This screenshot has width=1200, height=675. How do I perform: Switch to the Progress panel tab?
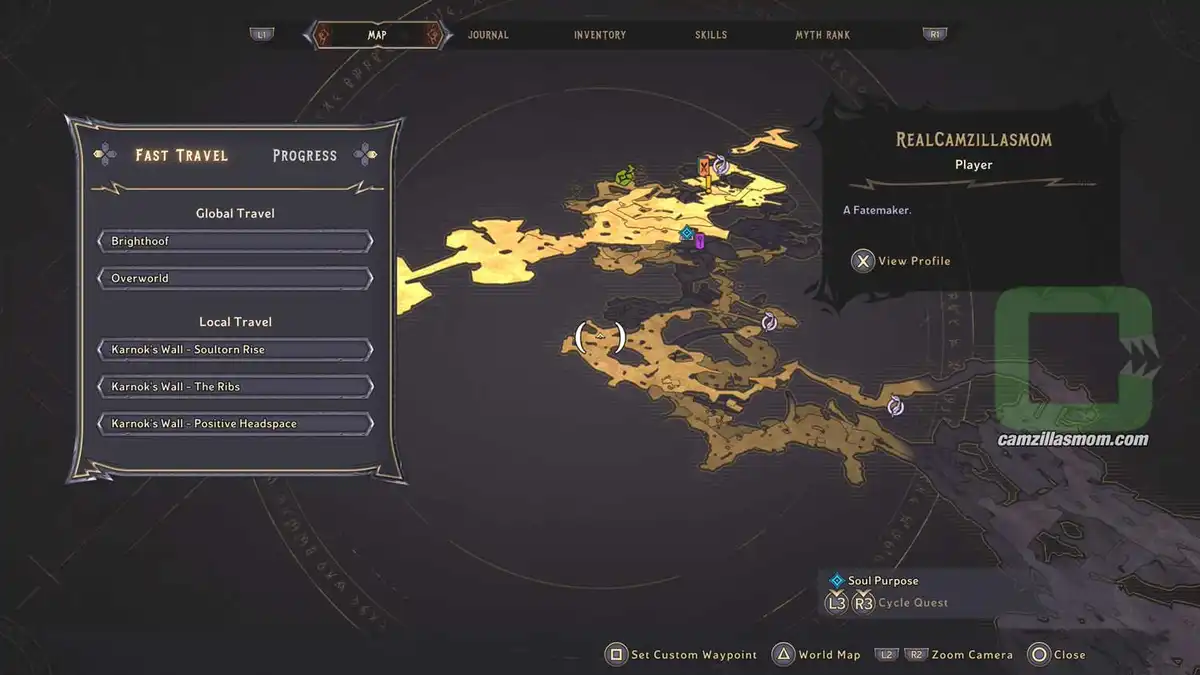point(305,155)
